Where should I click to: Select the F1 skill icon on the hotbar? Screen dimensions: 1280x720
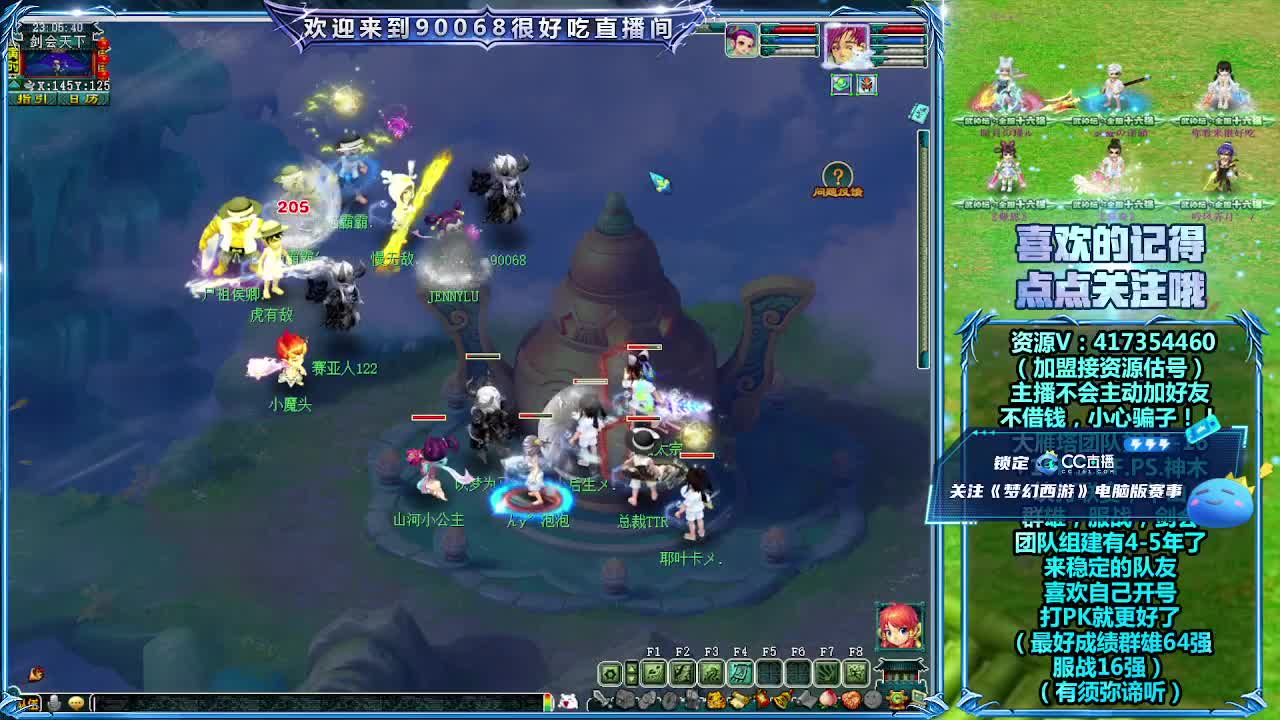coord(654,673)
